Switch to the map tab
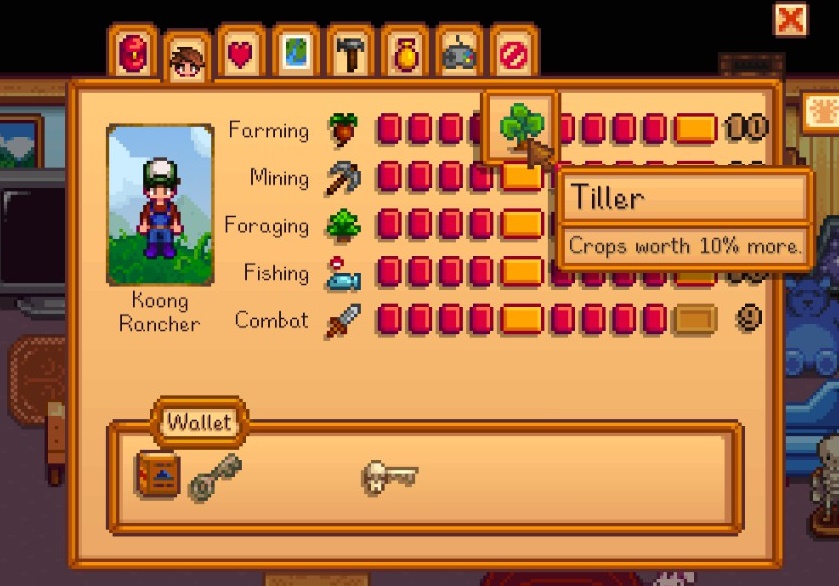839x586 pixels. [x=296, y=54]
